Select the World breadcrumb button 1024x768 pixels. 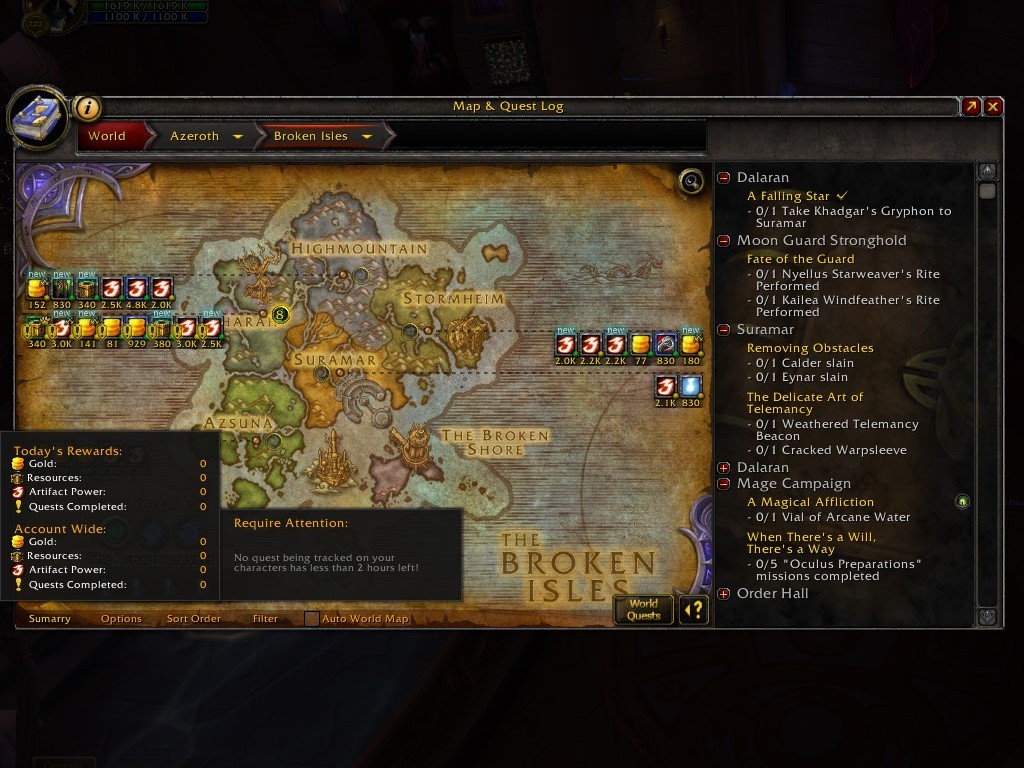[x=107, y=136]
